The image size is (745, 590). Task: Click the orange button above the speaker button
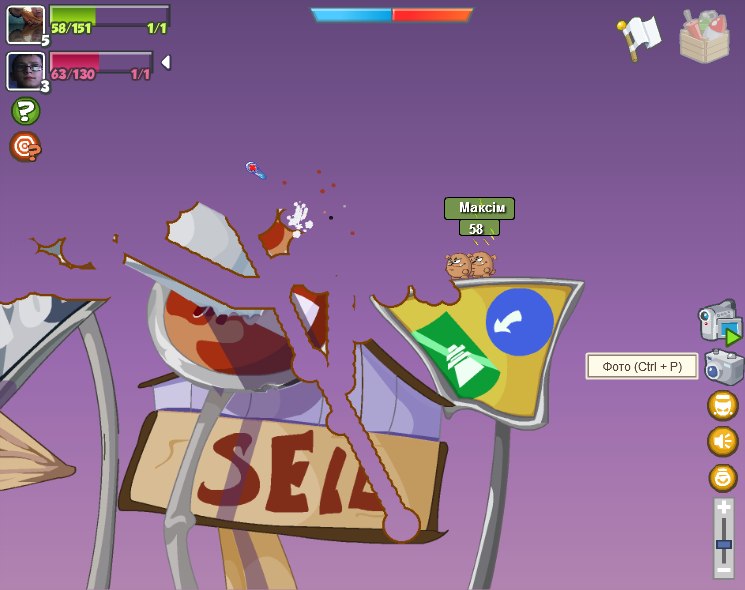[x=722, y=405]
